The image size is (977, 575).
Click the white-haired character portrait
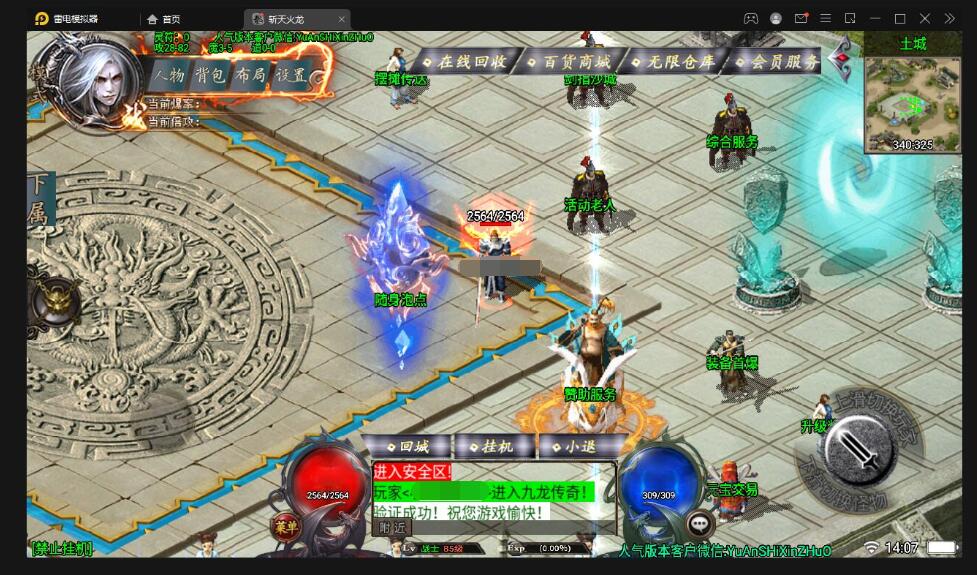coord(96,83)
